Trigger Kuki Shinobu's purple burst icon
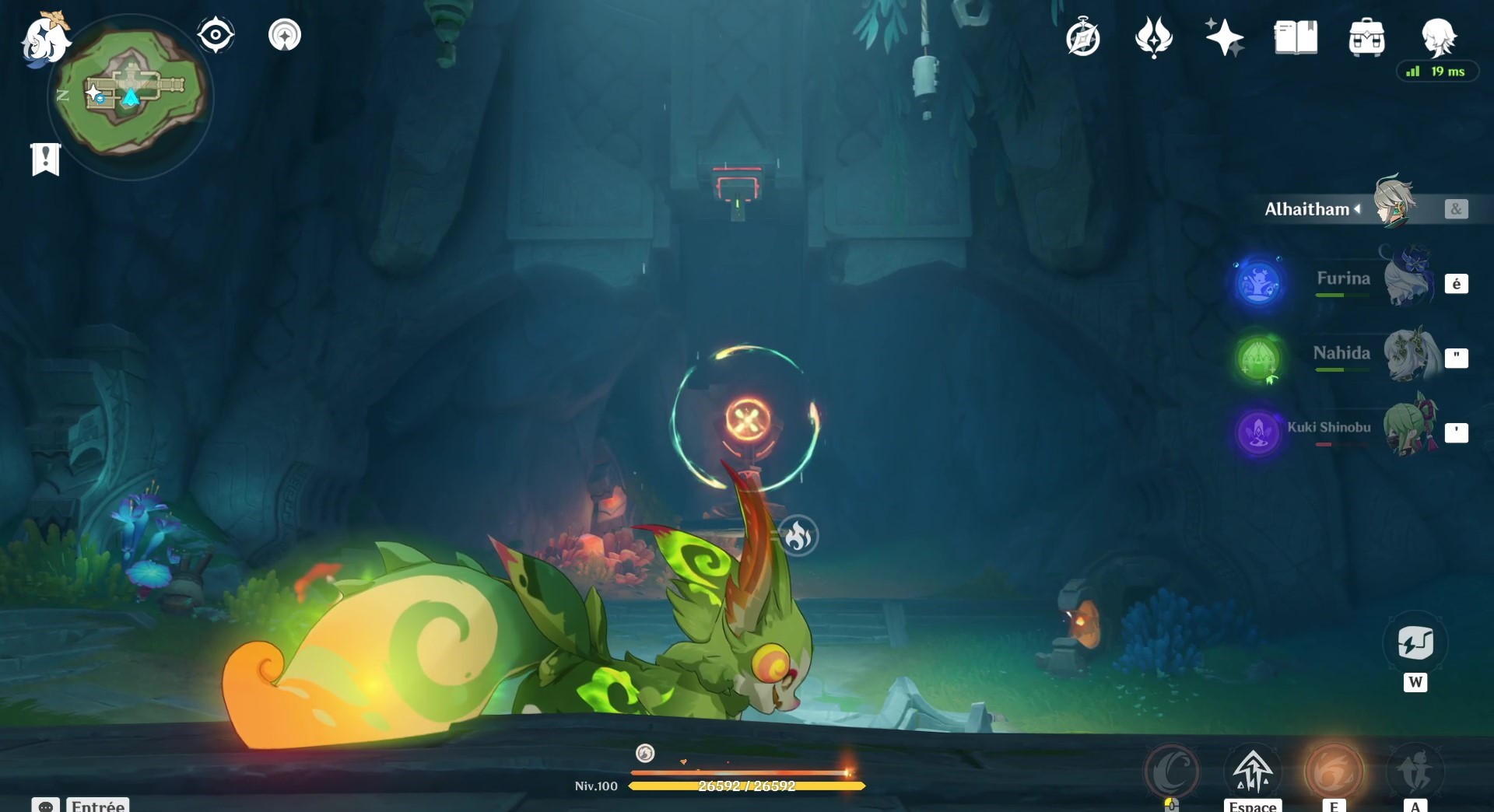This screenshot has height=812, width=1494. 1259,432
